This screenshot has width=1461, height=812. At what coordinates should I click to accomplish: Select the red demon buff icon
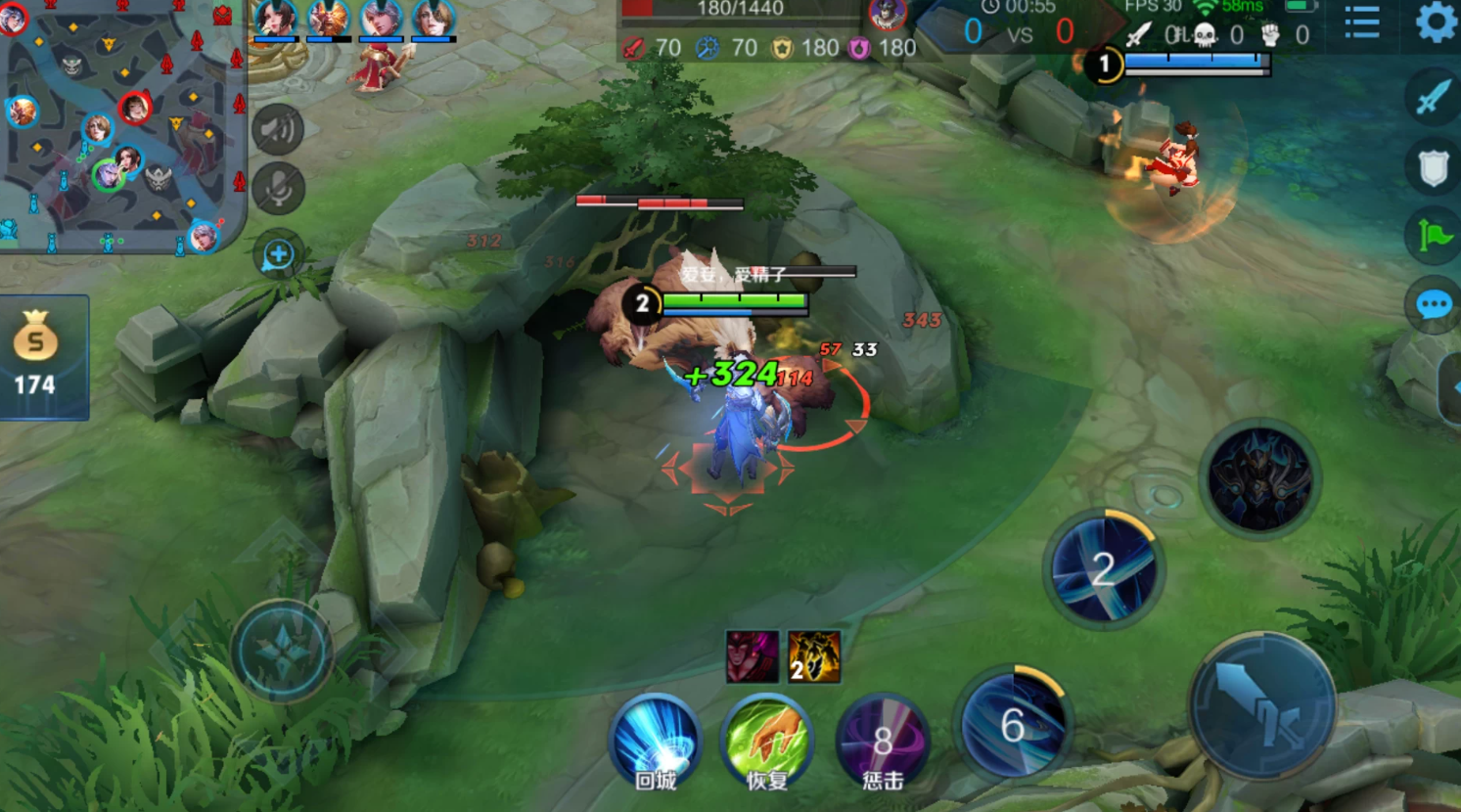tap(752, 656)
